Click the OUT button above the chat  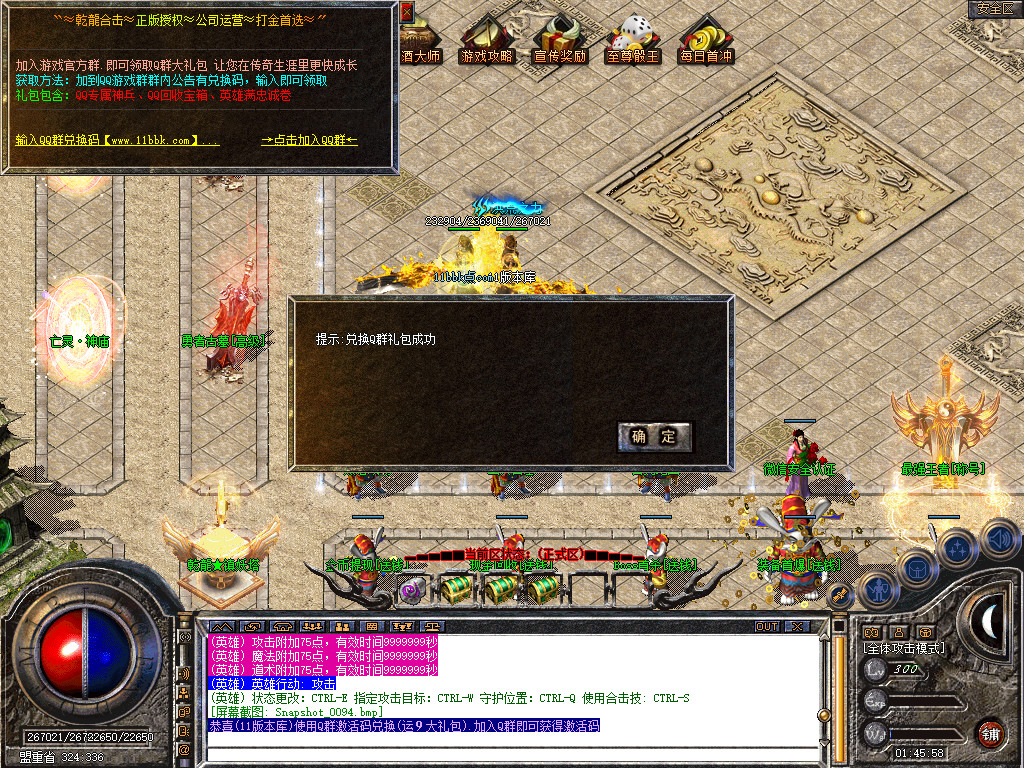(767, 626)
